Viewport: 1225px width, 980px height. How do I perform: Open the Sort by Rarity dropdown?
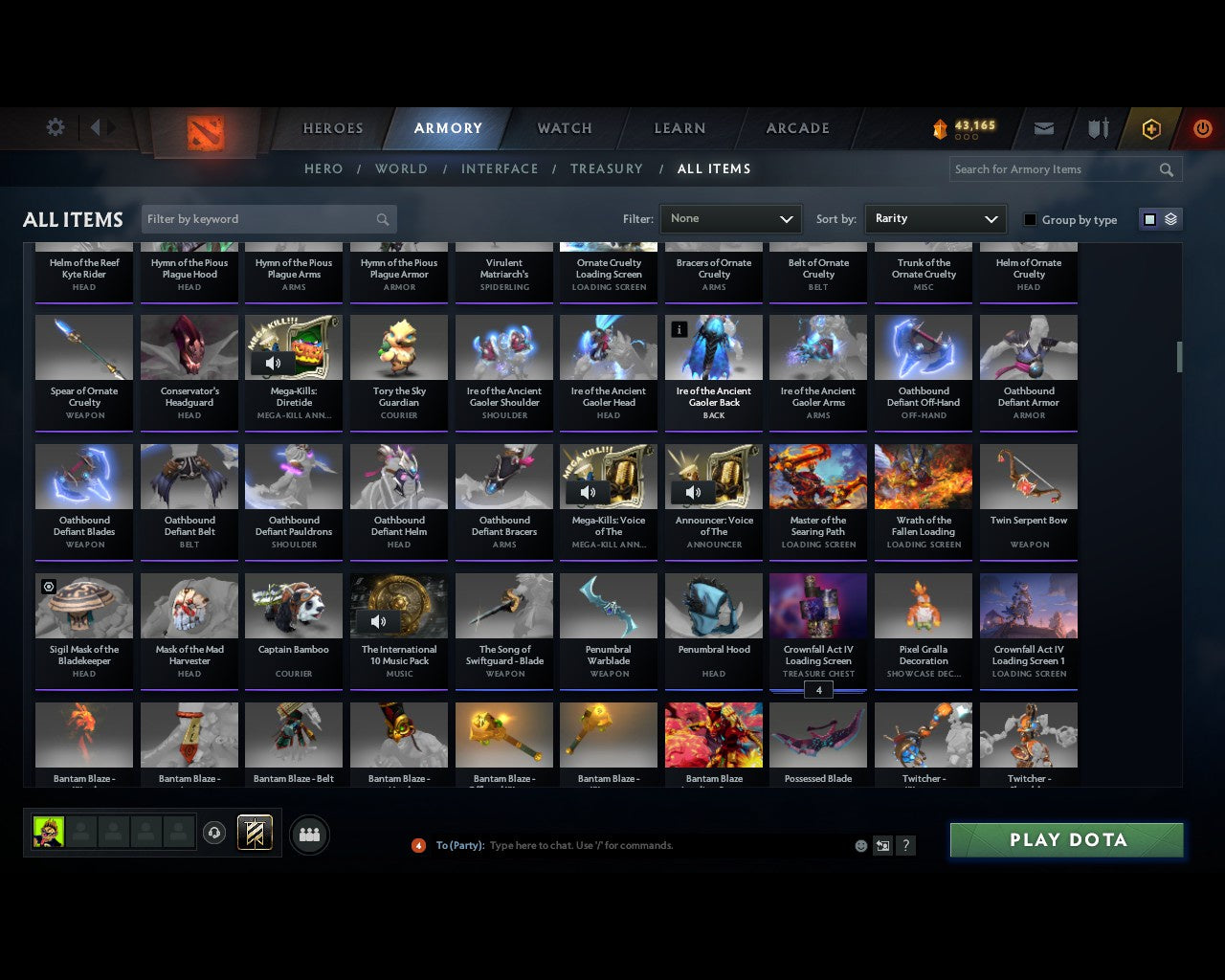pos(935,218)
